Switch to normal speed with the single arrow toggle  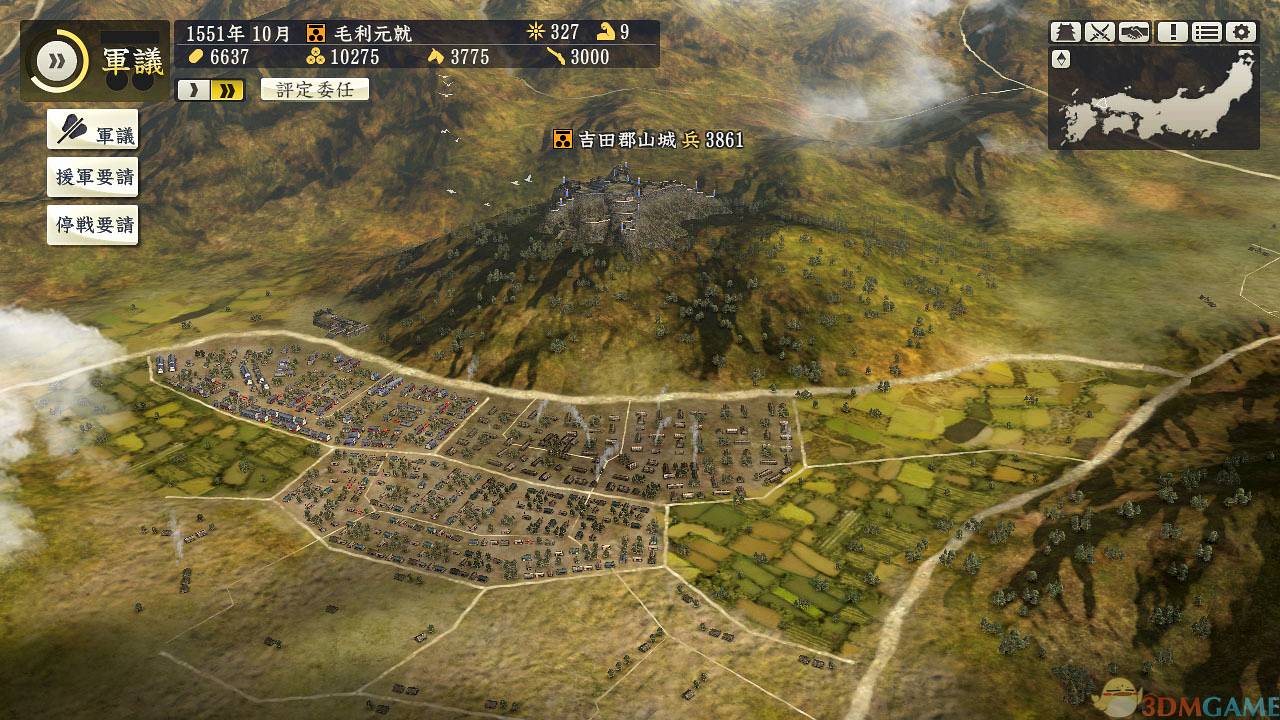click(196, 89)
